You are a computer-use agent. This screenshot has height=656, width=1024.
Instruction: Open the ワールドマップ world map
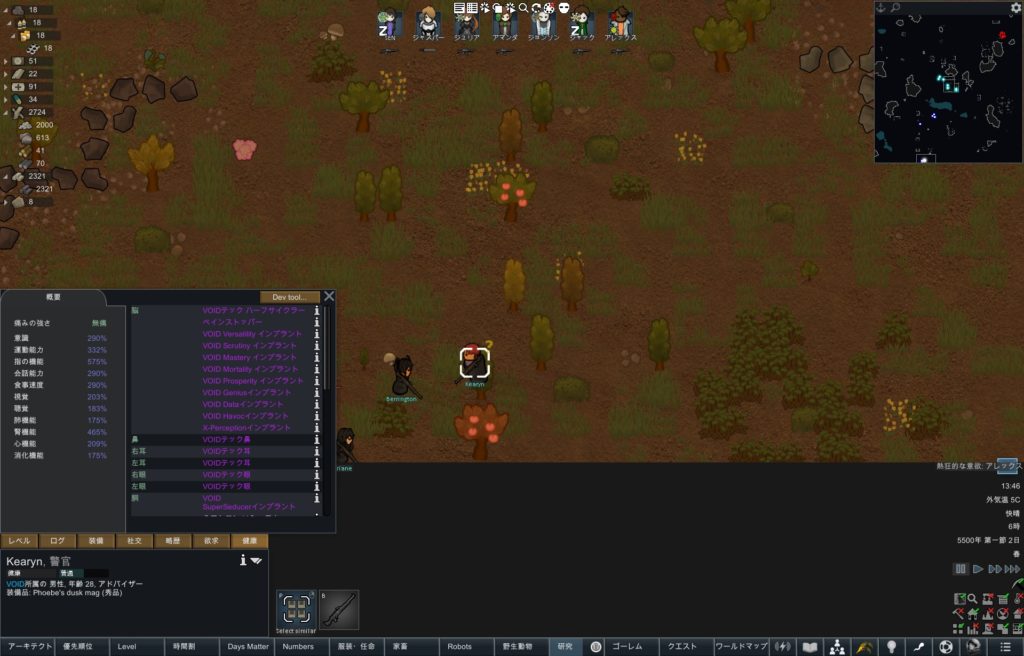pyautogui.click(x=741, y=647)
